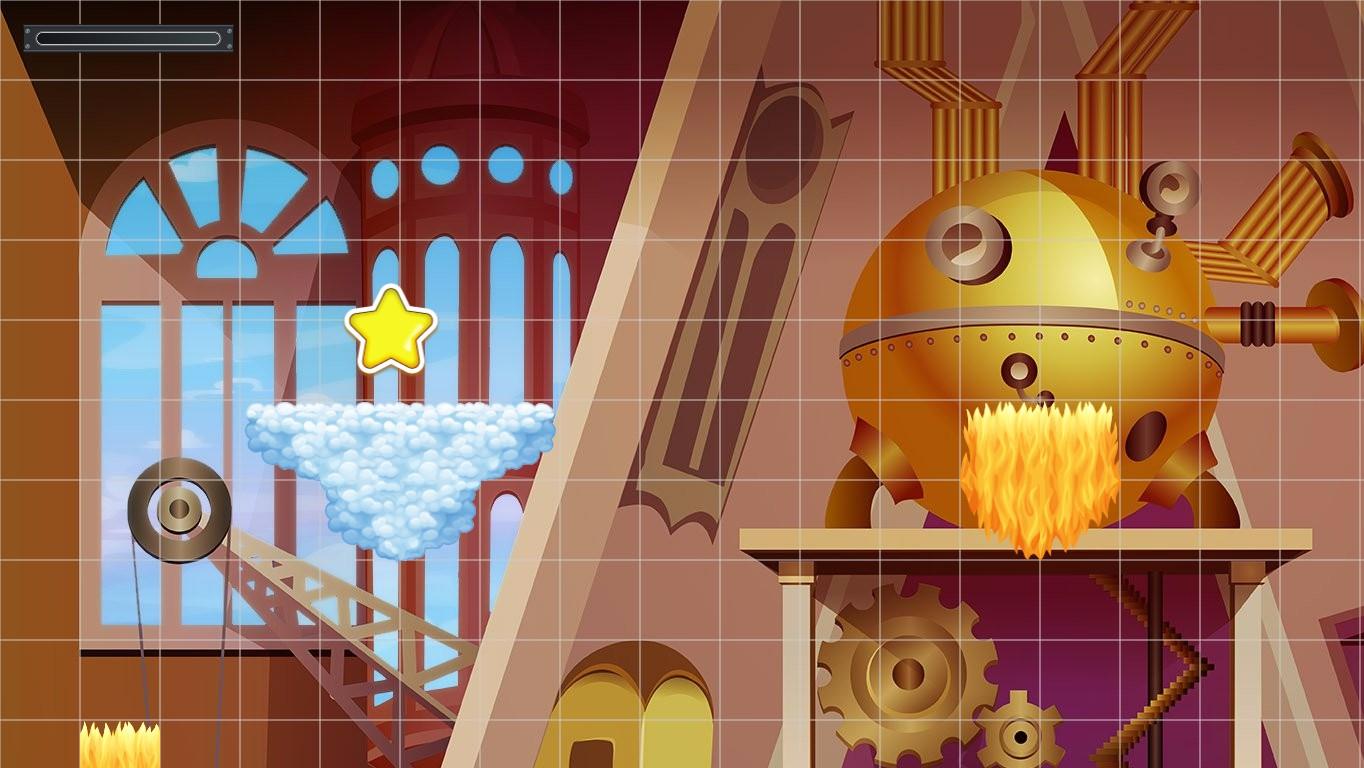Select the yellow star collectible

pyautogui.click(x=388, y=328)
